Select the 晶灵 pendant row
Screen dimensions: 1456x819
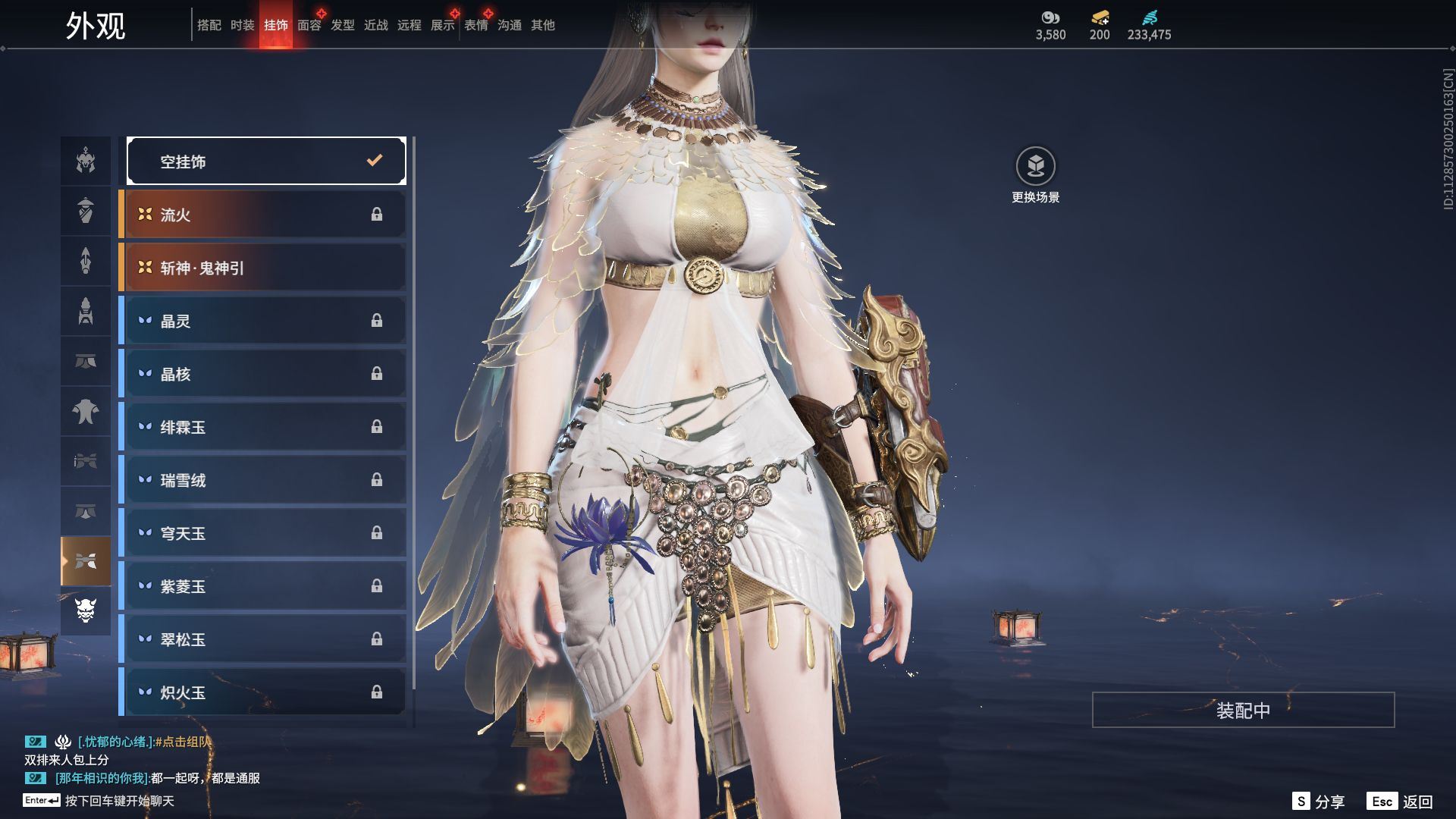pos(263,321)
